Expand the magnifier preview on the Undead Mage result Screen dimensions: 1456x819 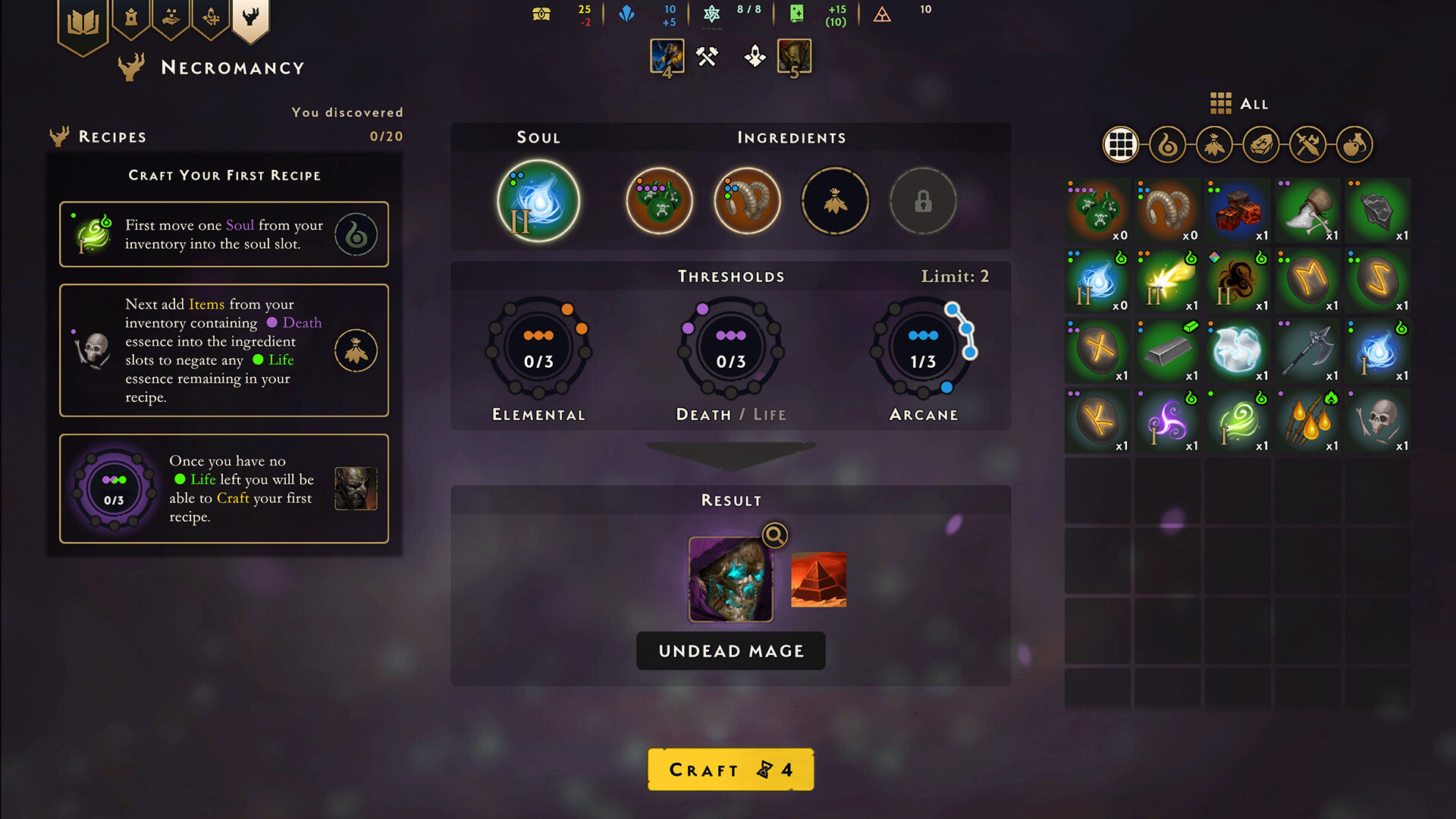775,536
